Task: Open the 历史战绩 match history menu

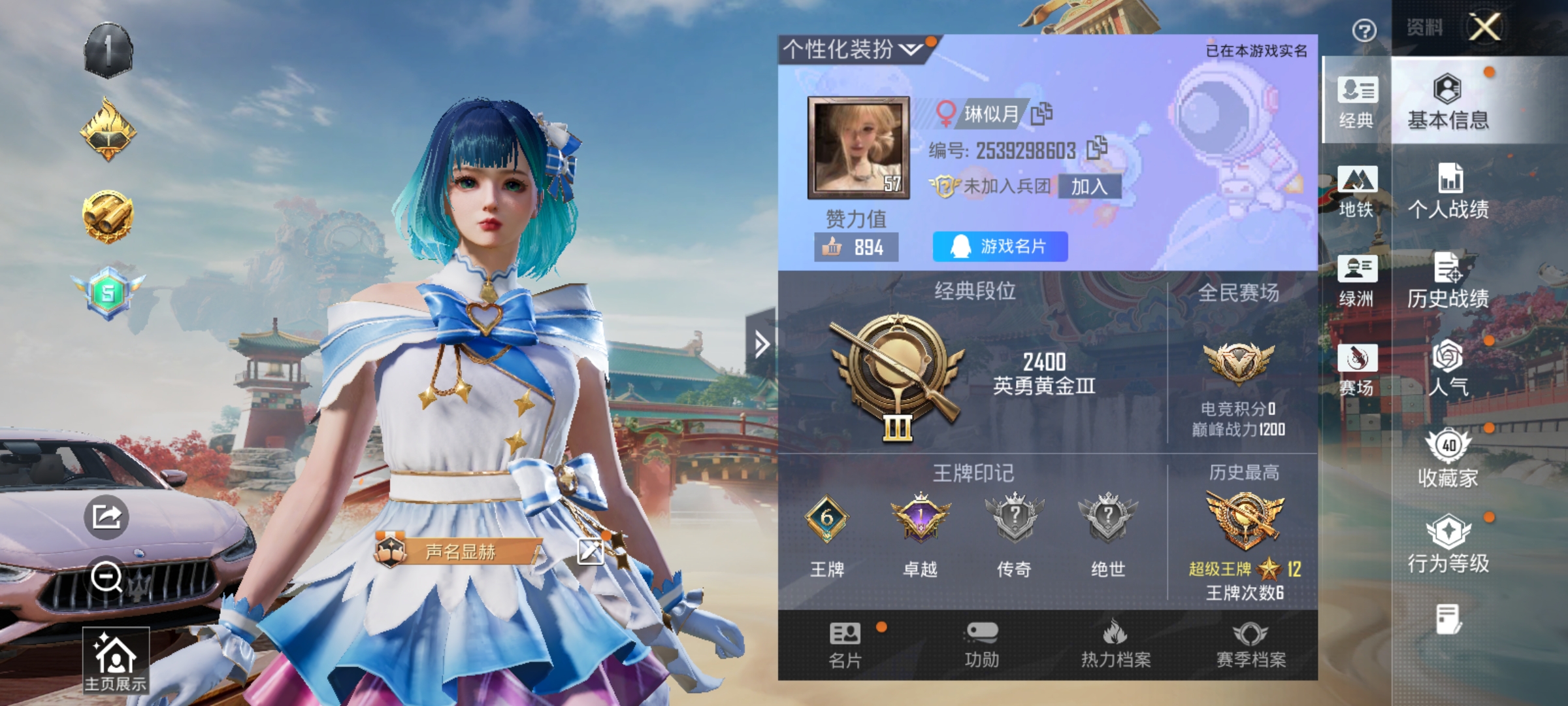Action: pyautogui.click(x=1448, y=280)
